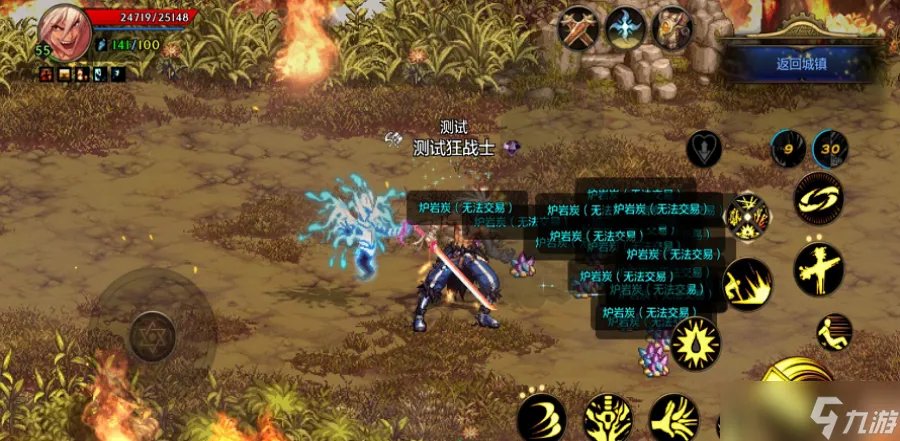
Task: Use the upward wave slash skill
Action: point(674,417)
